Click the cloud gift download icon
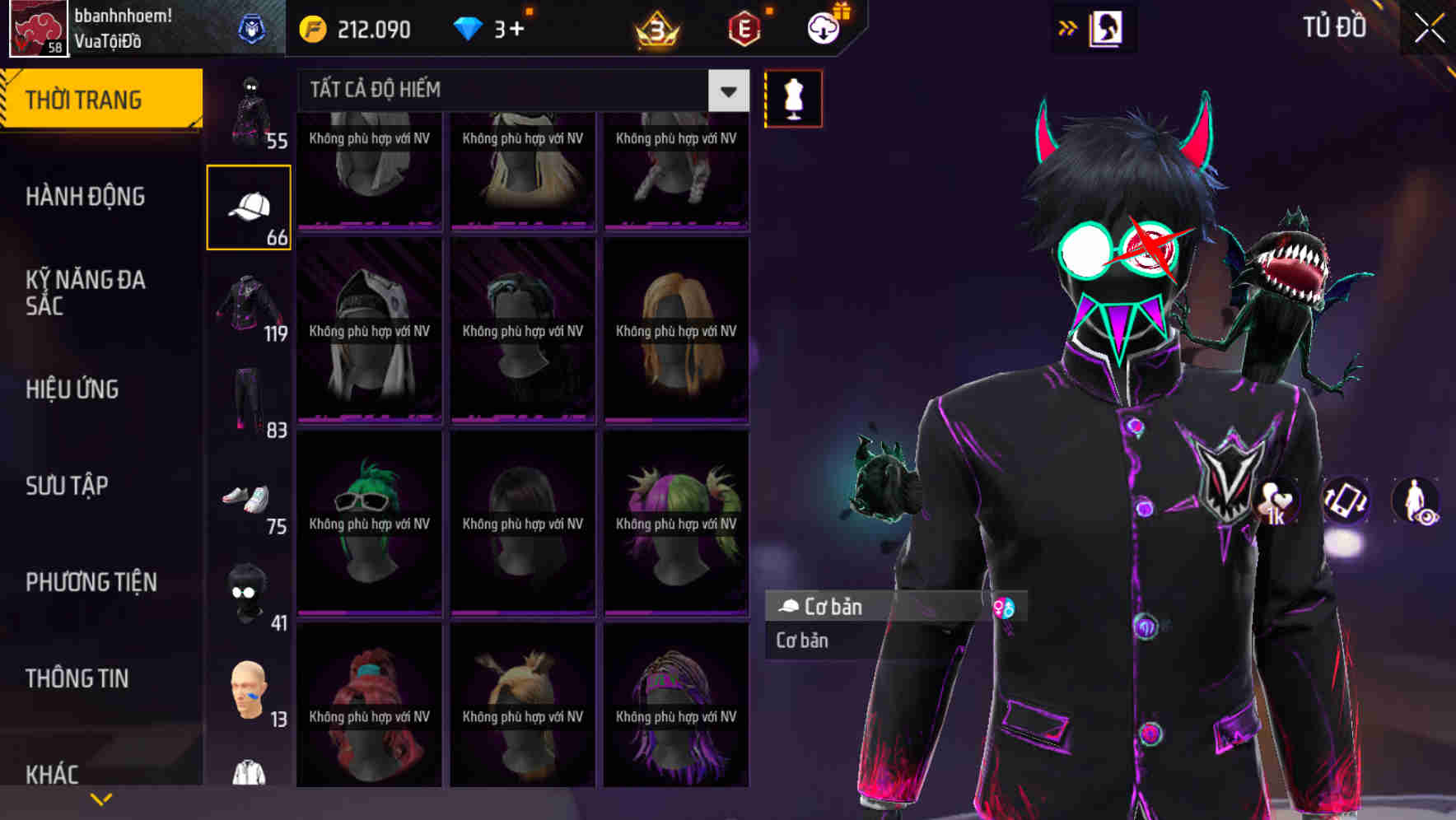 823,27
